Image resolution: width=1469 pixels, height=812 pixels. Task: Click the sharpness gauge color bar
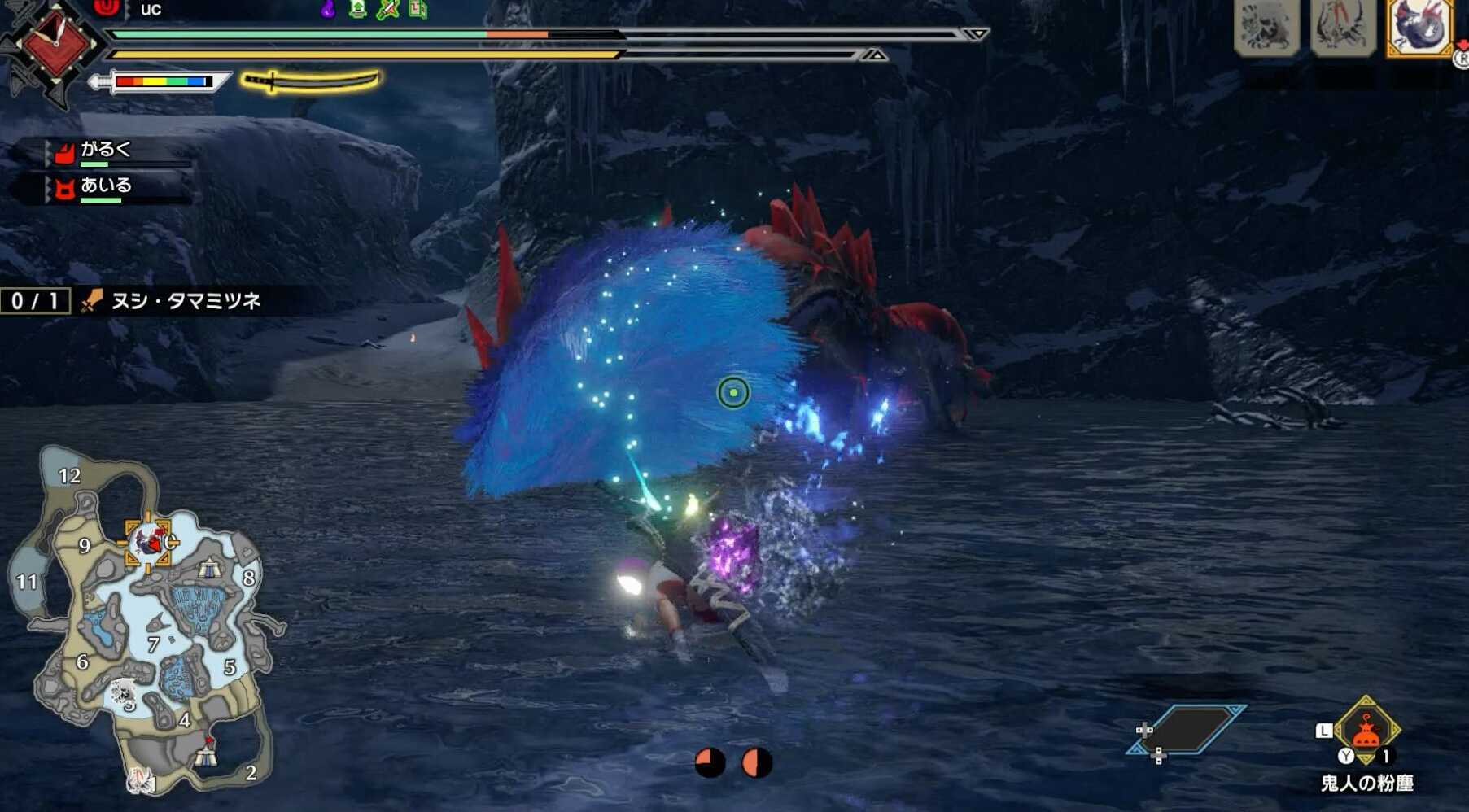(163, 81)
